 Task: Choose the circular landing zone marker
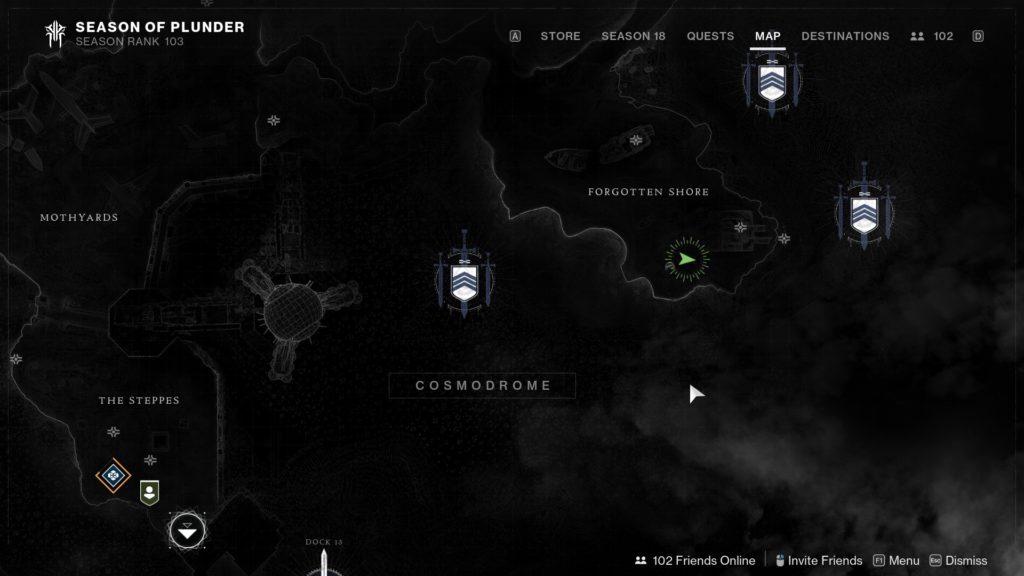[187, 530]
